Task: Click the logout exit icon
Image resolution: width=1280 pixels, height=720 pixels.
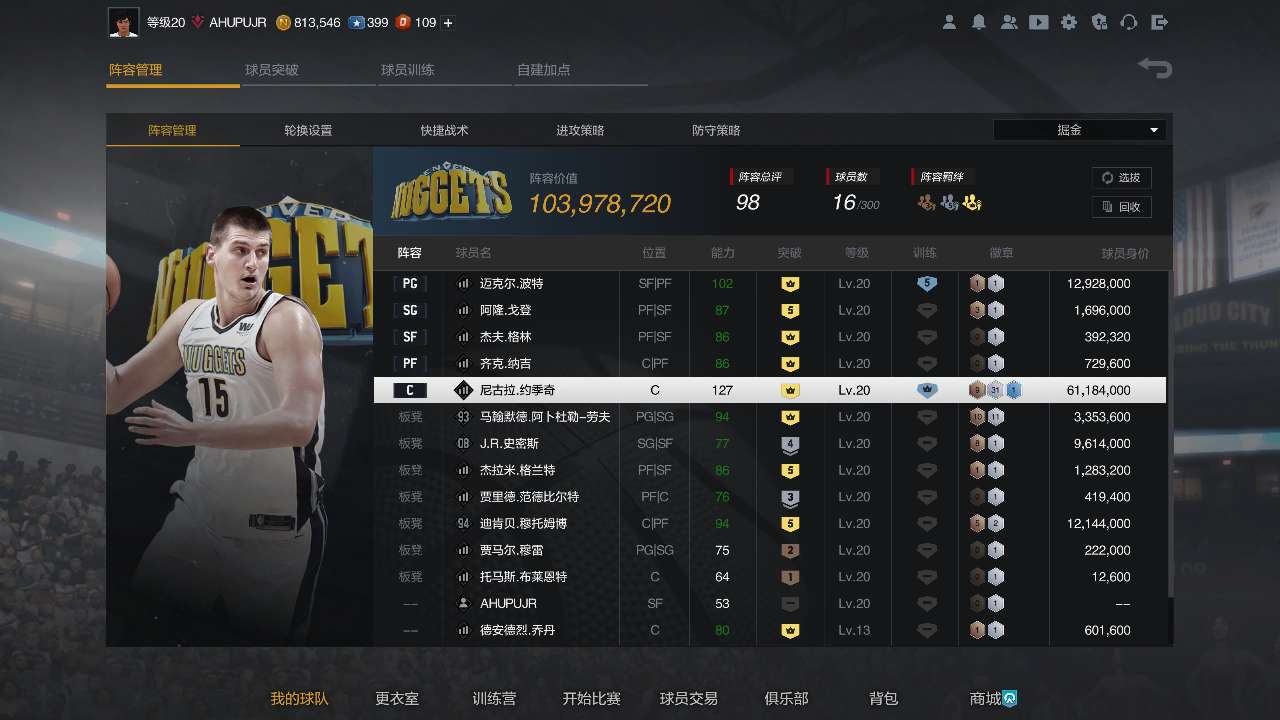Action: click(x=1159, y=22)
